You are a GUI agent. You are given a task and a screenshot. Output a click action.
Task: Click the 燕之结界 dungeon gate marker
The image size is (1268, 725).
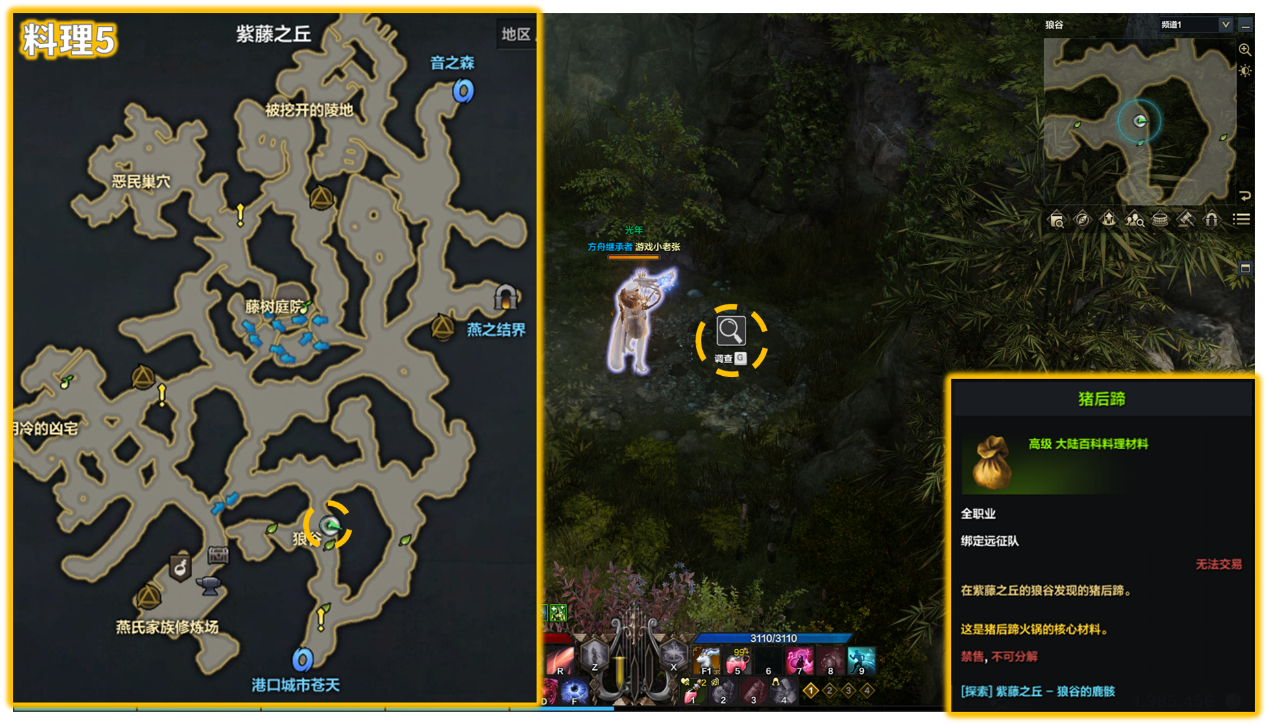point(505,297)
